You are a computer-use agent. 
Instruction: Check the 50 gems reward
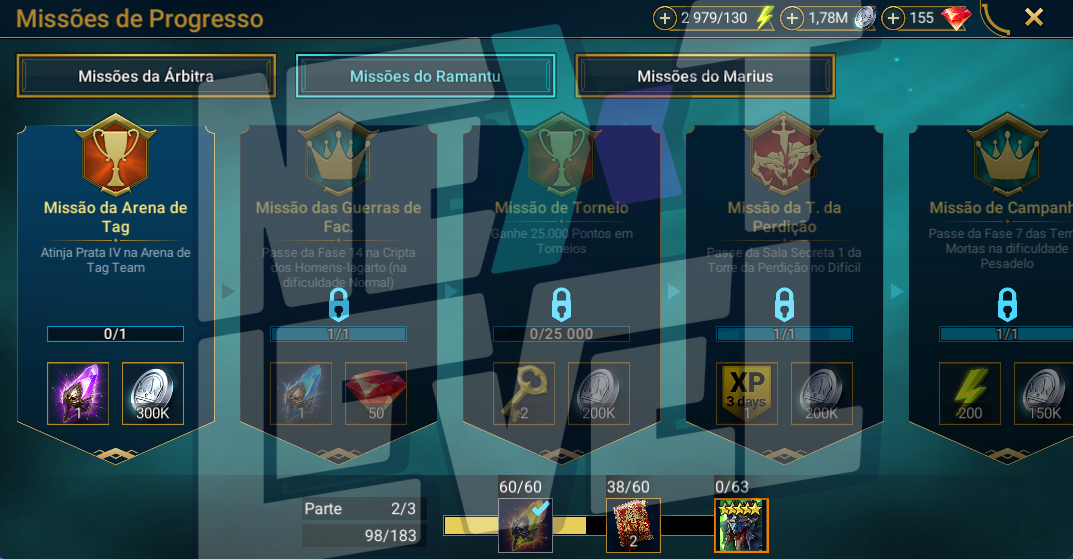[375, 393]
